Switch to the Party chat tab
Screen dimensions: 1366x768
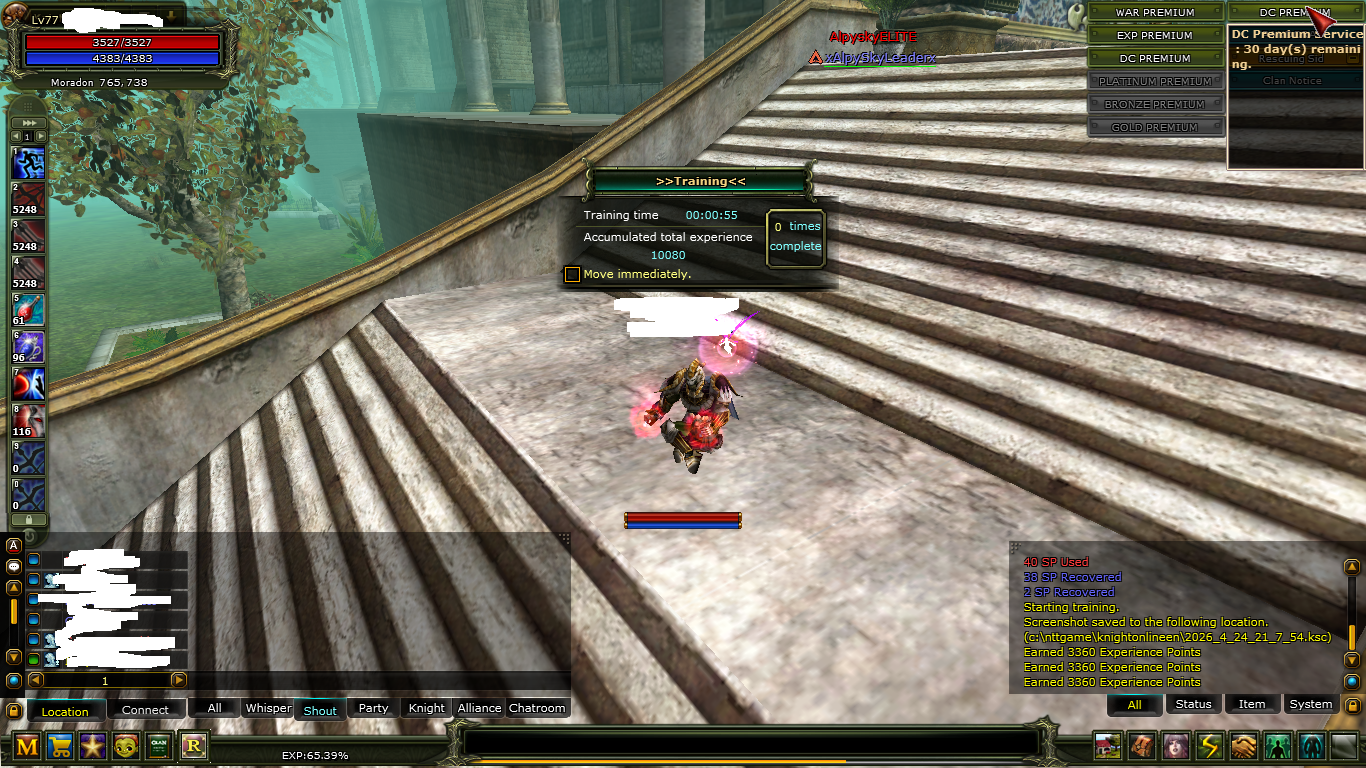372,708
